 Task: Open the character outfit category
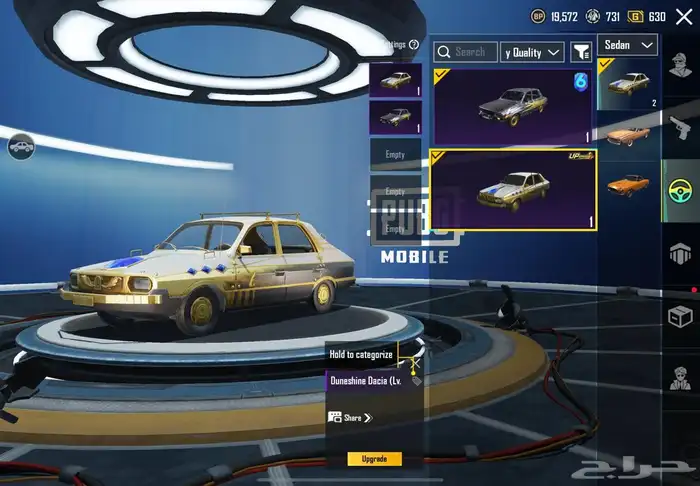tap(680, 66)
